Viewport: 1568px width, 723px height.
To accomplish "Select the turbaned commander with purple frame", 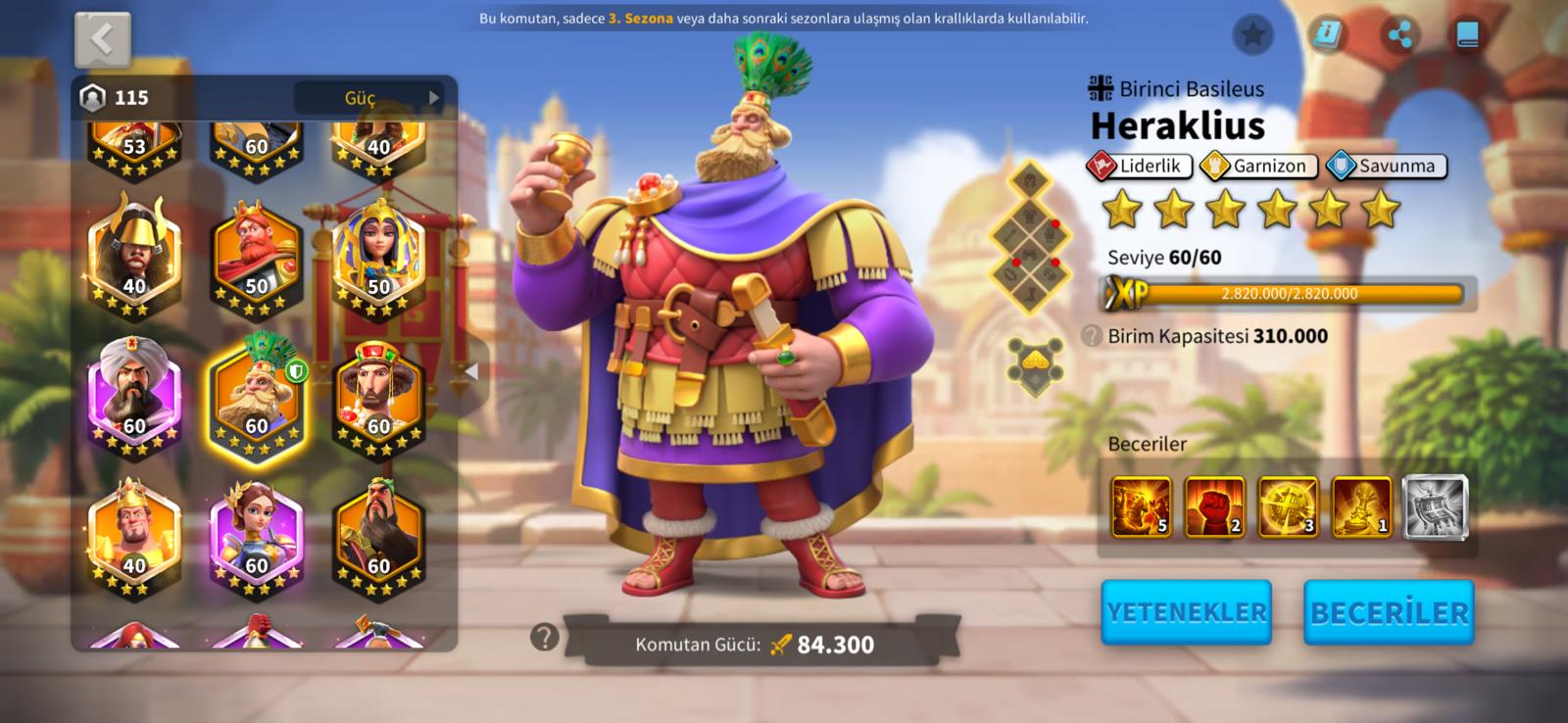I will (134, 397).
